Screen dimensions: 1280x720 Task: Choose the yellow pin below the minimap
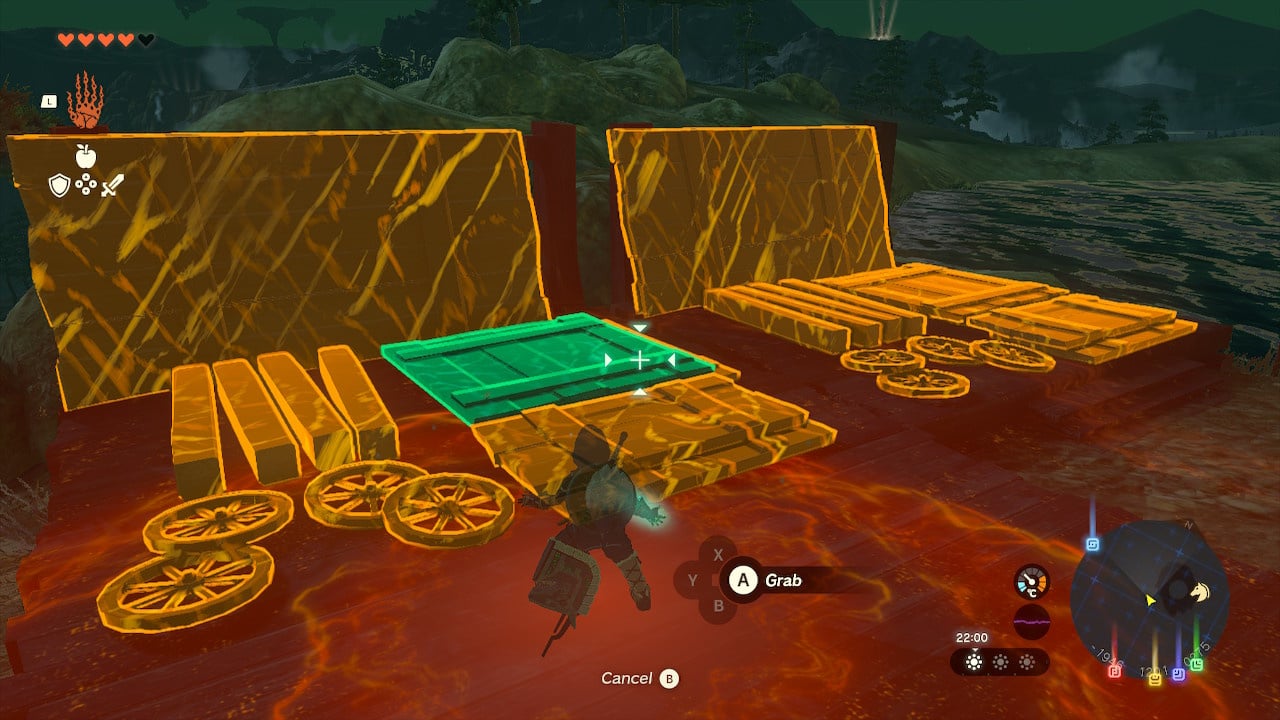pyautogui.click(x=1155, y=679)
